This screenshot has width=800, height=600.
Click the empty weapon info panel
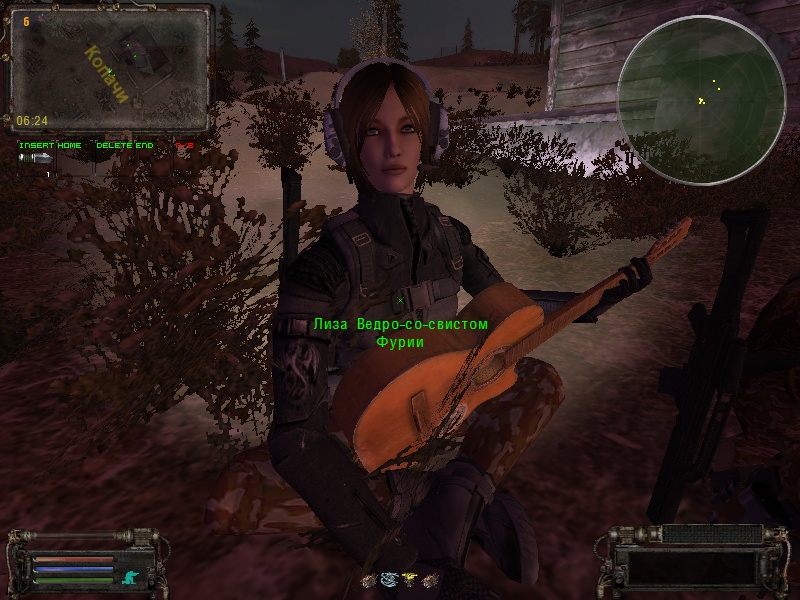pos(691,564)
